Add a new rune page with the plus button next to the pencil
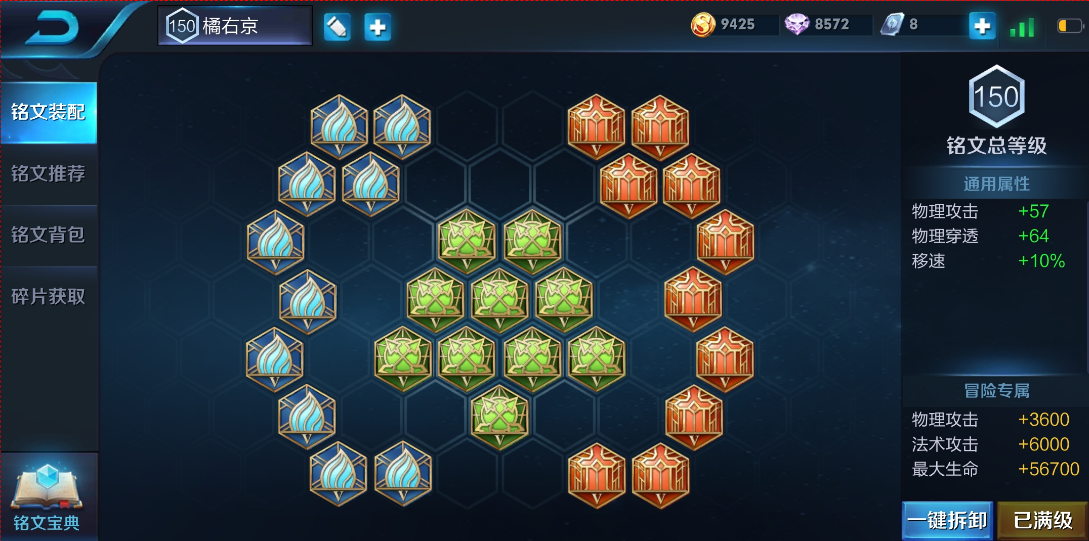Image resolution: width=1089 pixels, height=541 pixels. (377, 27)
